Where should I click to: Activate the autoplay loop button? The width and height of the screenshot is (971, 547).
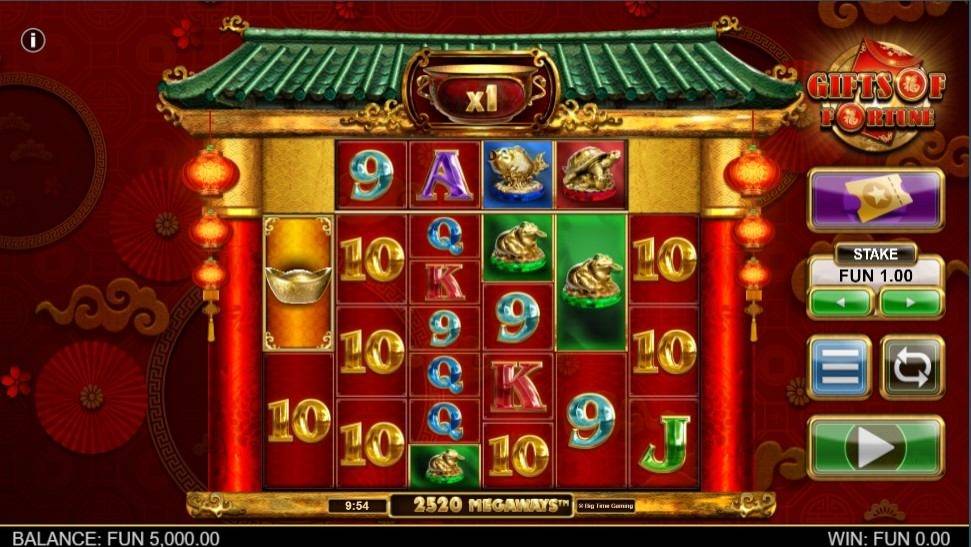click(x=912, y=367)
